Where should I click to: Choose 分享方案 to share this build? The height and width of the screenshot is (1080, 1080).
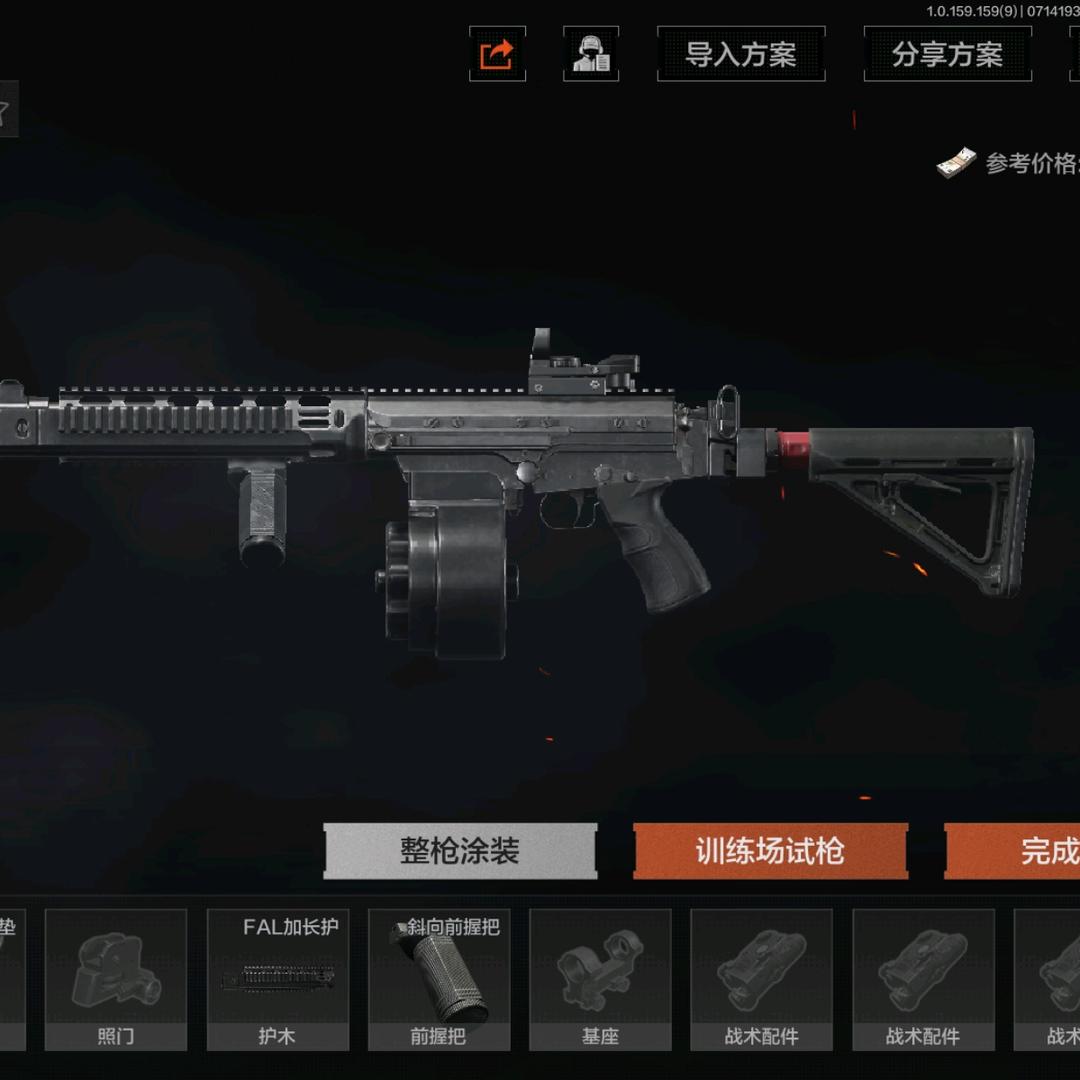[947, 54]
